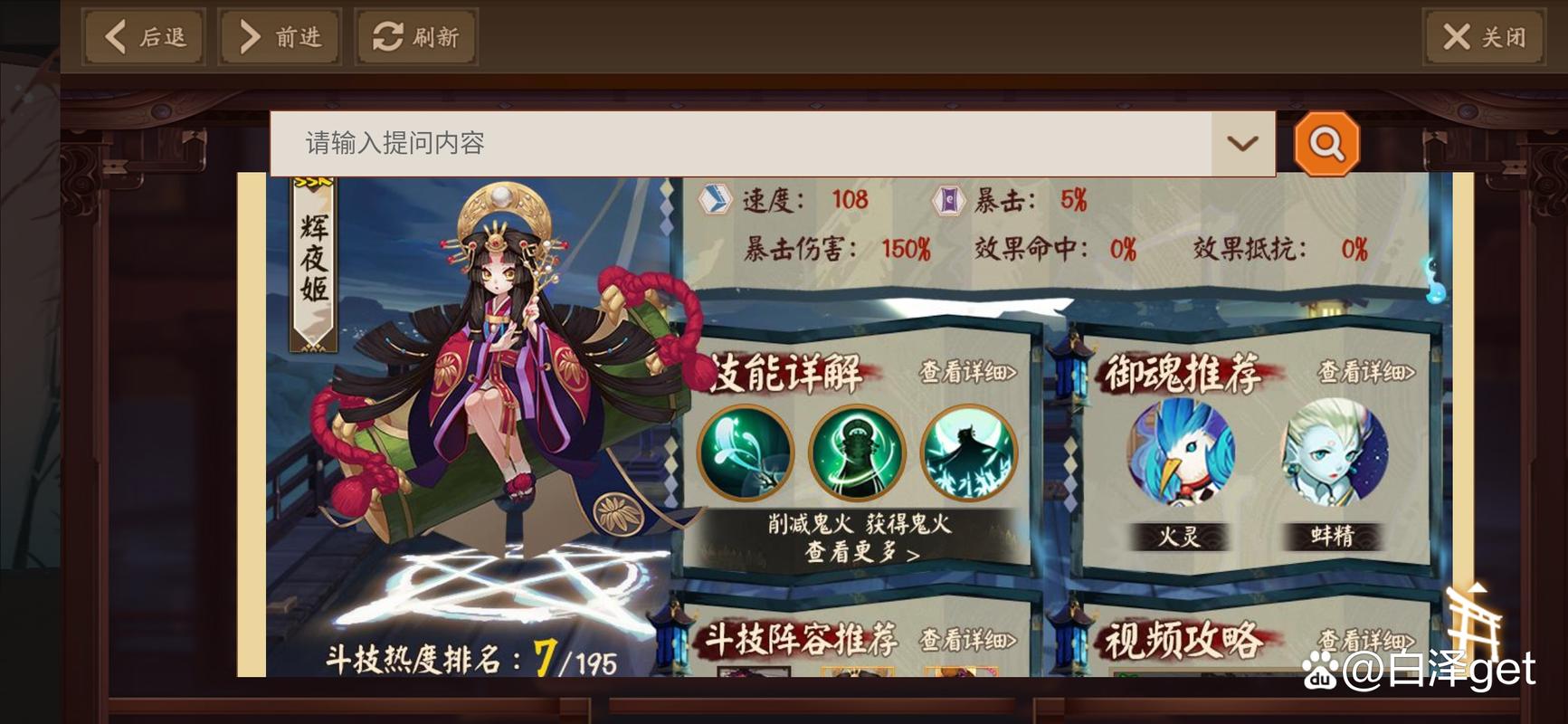Click the question input field 请输入提问内容
The width and height of the screenshot is (1568, 724).
click(633, 143)
